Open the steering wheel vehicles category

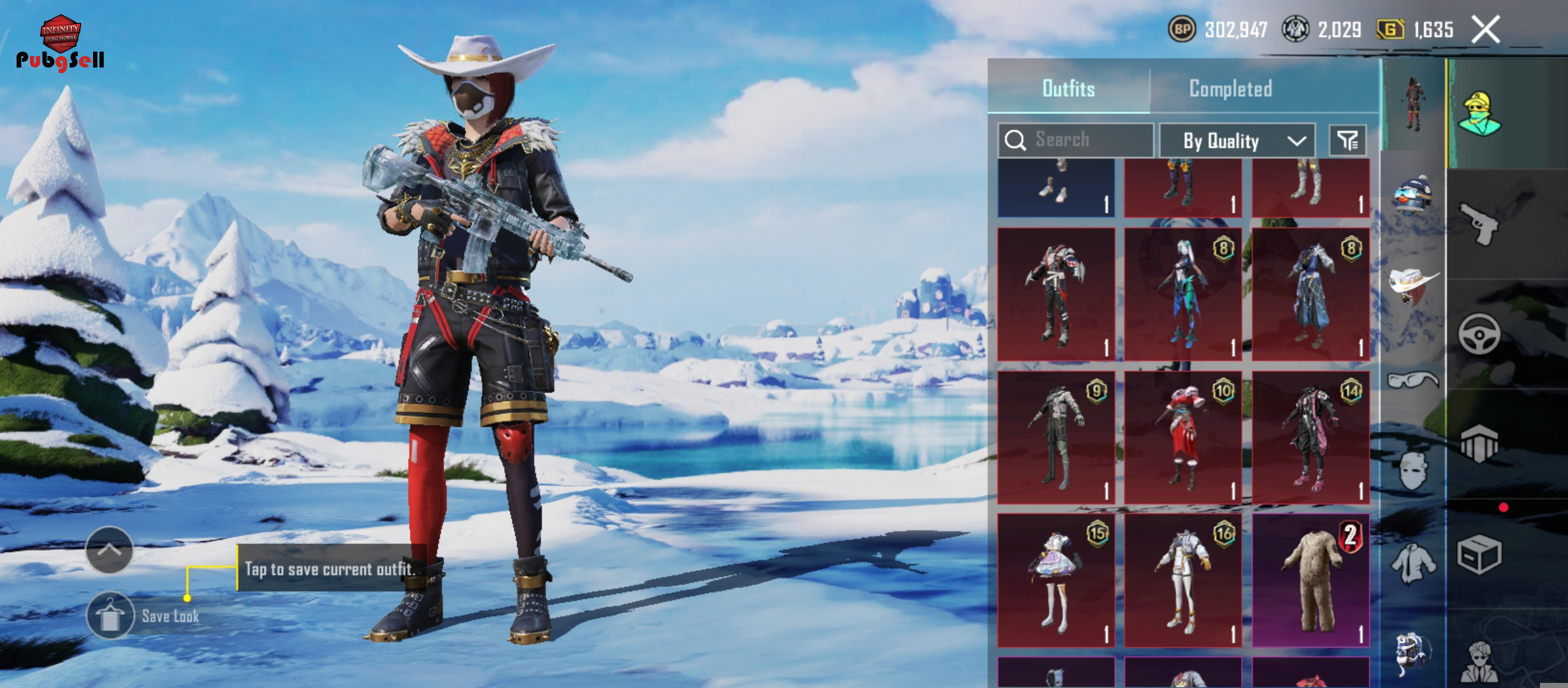[1479, 333]
